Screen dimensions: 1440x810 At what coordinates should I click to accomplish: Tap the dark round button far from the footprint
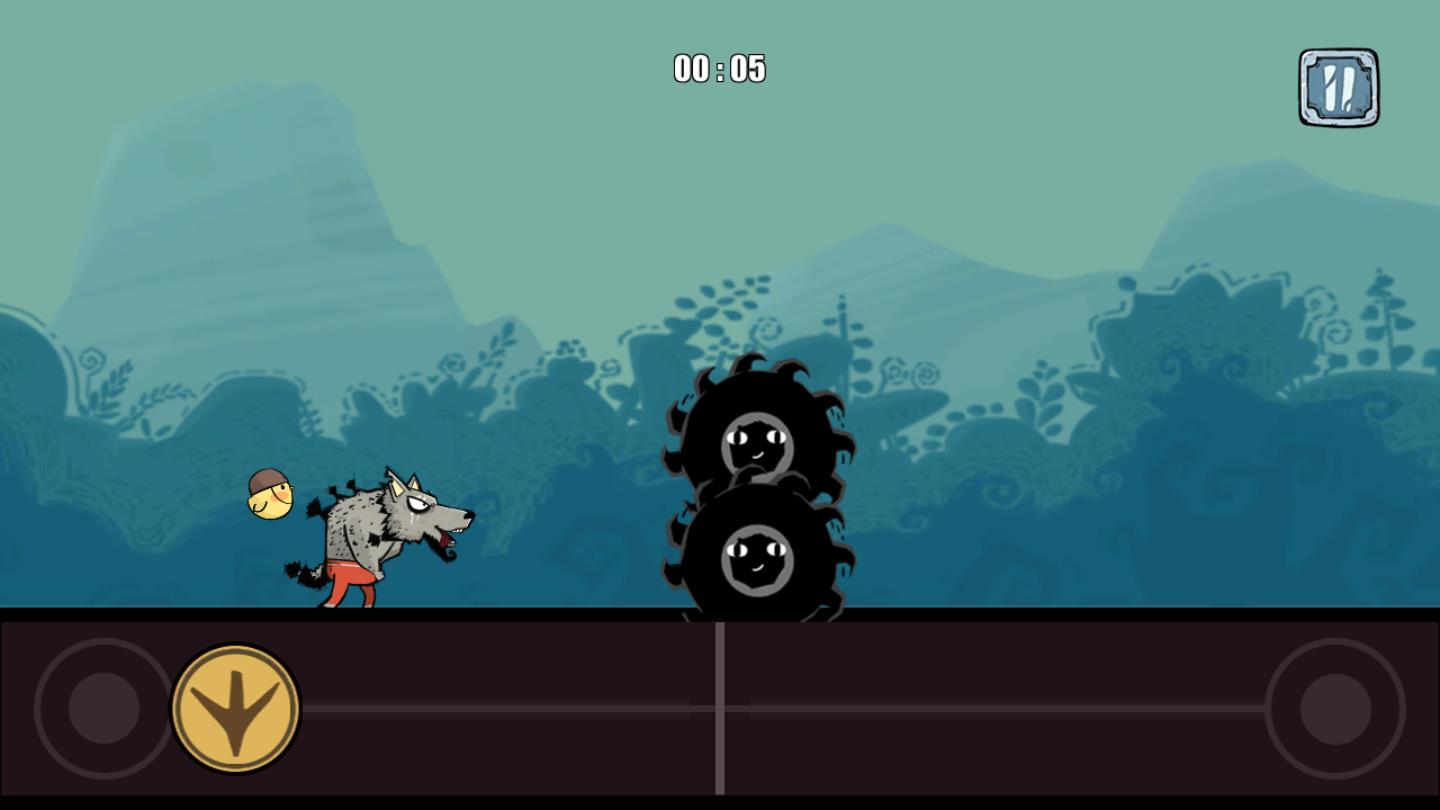click(x=1335, y=708)
